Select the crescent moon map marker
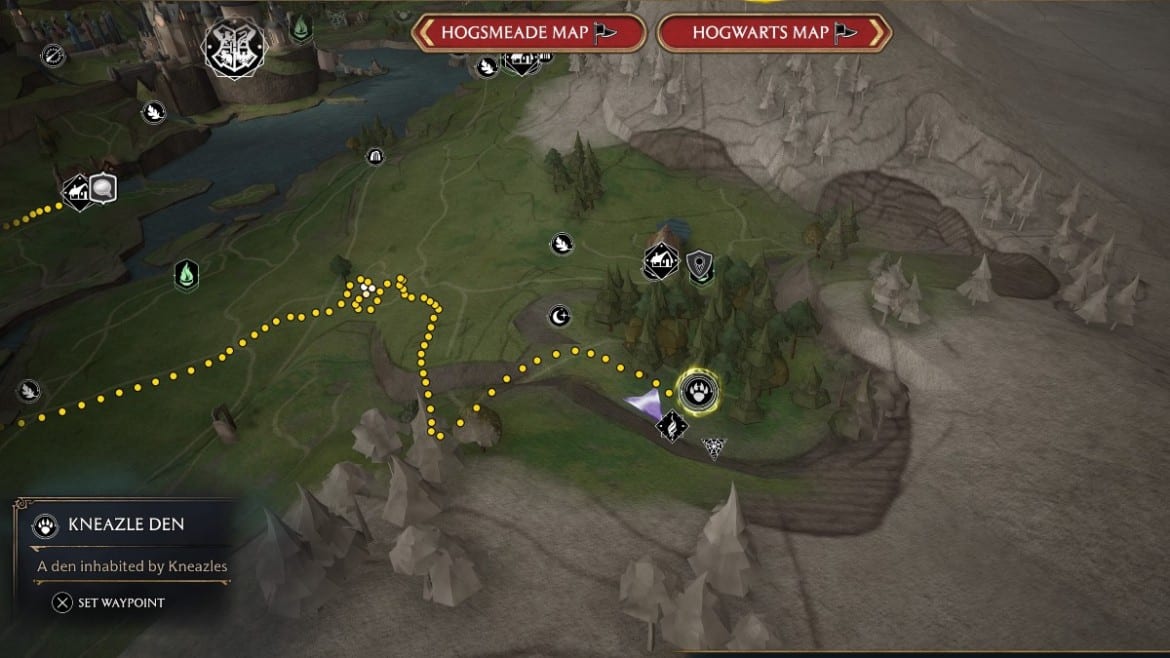 coord(560,317)
